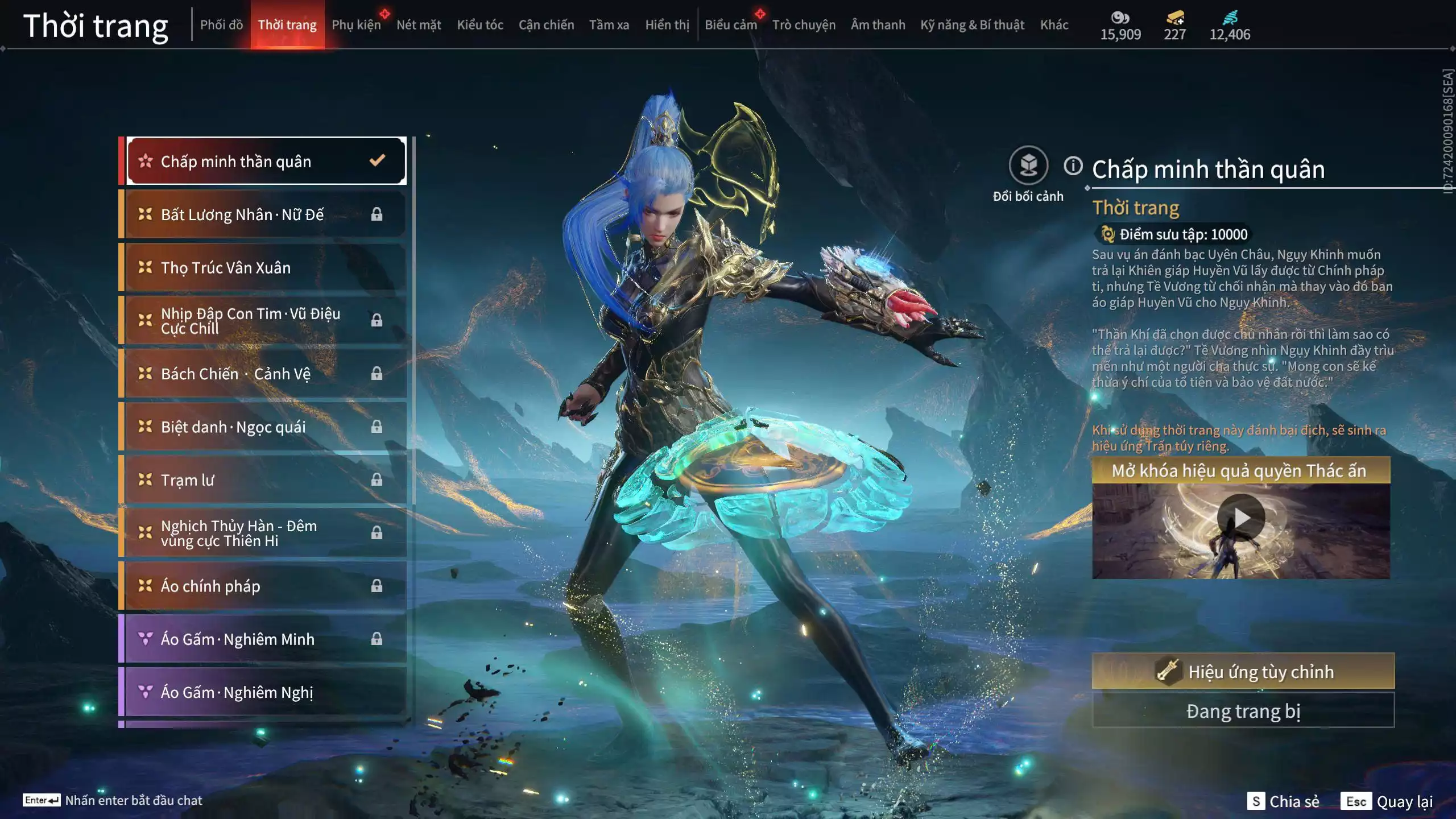This screenshot has width=1456, height=819.
Task: Click the Đổi bối cảnh background button
Action: pos(1028,166)
